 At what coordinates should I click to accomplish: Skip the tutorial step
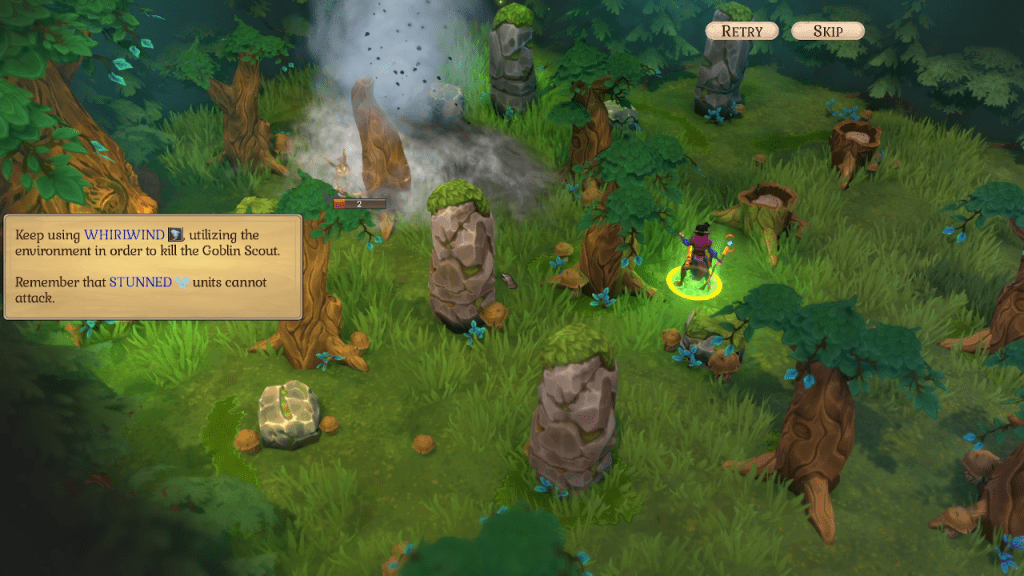(x=828, y=31)
